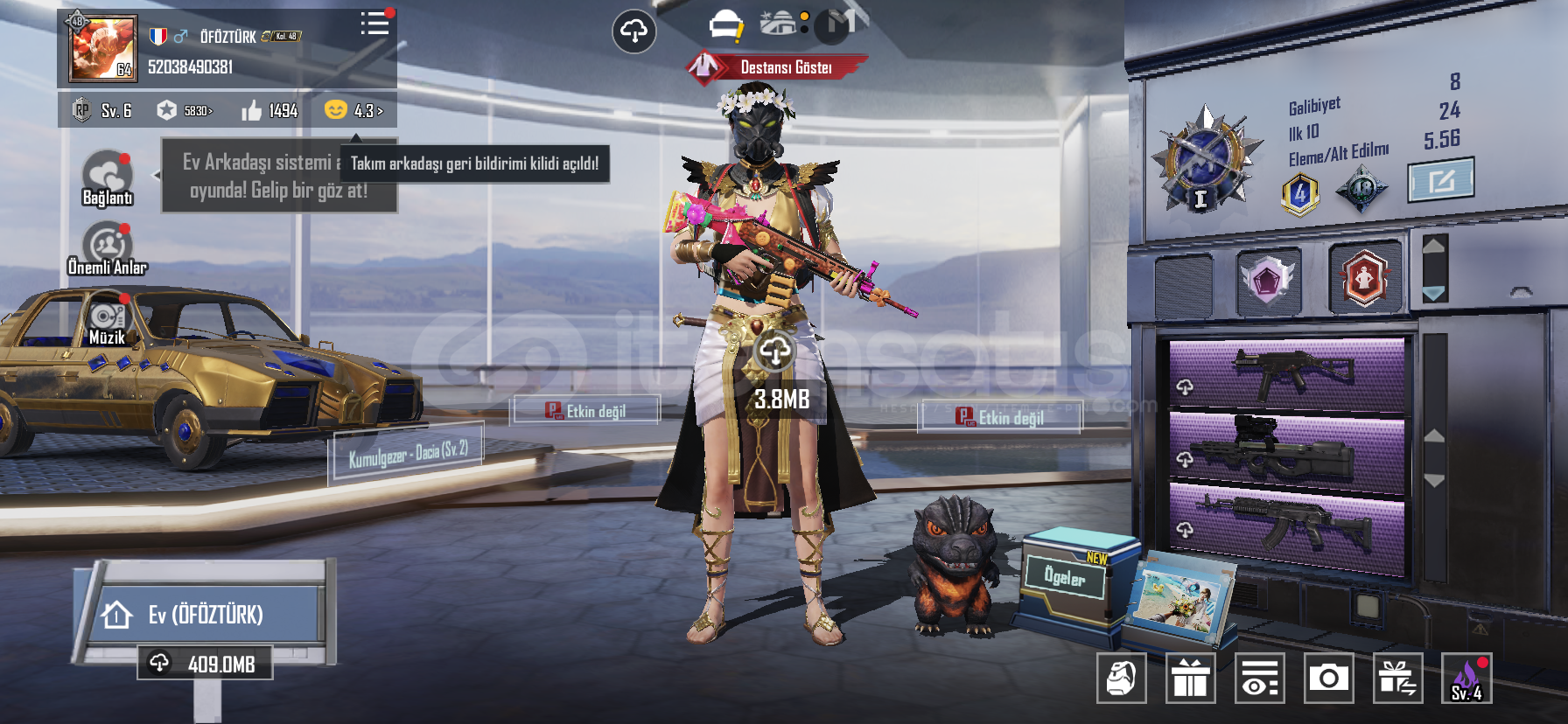Image resolution: width=1568 pixels, height=724 pixels.
Task: Edit the stats panel with pencil button
Action: point(1440,181)
